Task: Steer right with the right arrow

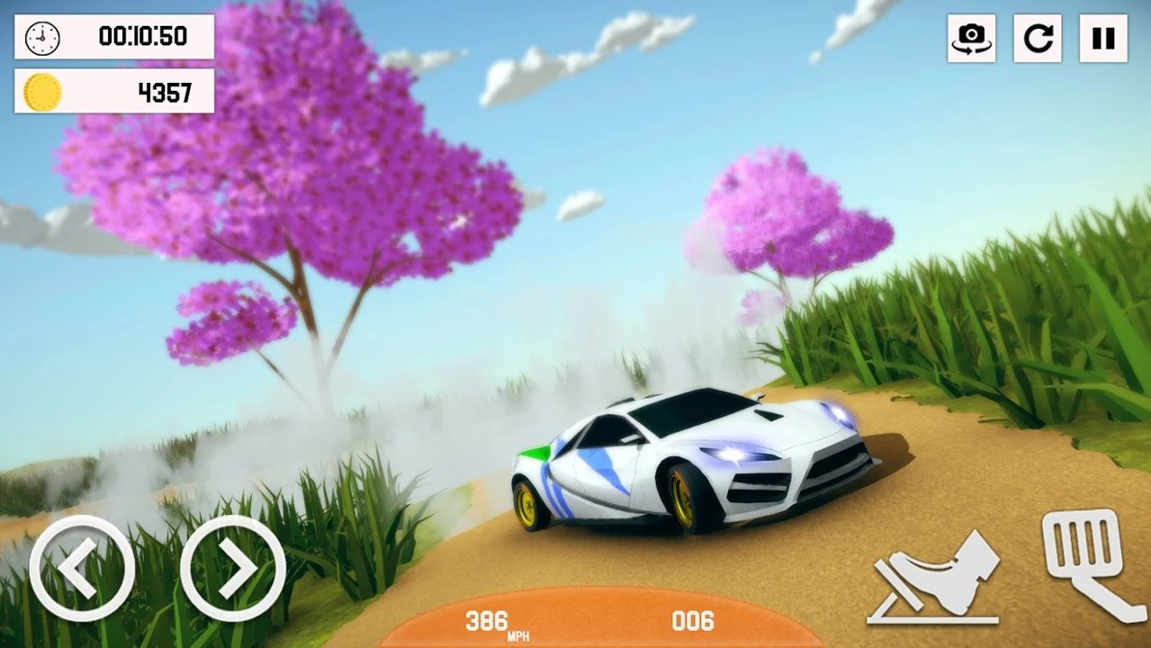Action: (x=233, y=568)
